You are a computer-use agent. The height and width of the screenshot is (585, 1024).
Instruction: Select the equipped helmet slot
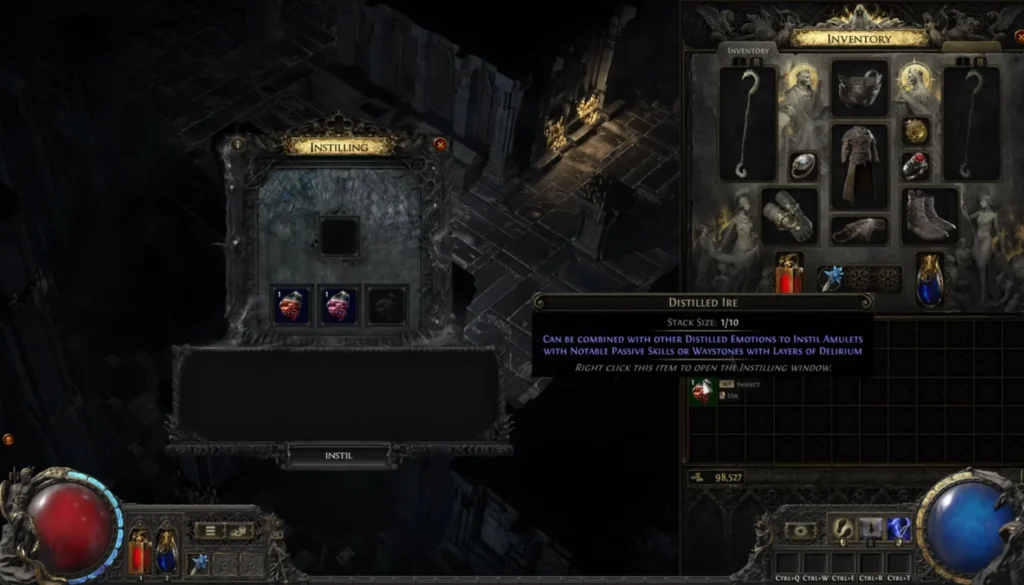[x=859, y=88]
